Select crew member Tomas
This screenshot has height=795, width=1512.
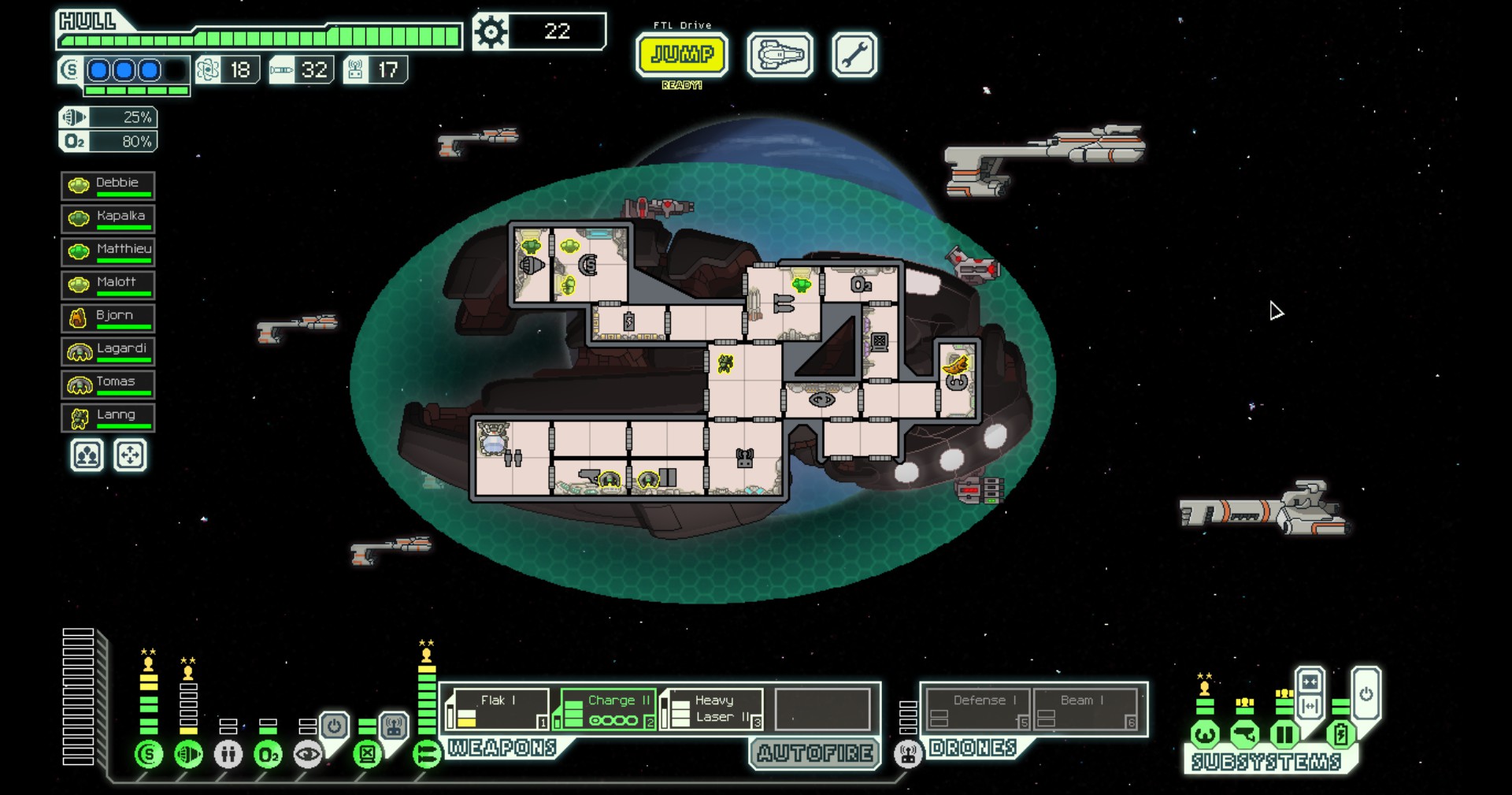(x=108, y=384)
